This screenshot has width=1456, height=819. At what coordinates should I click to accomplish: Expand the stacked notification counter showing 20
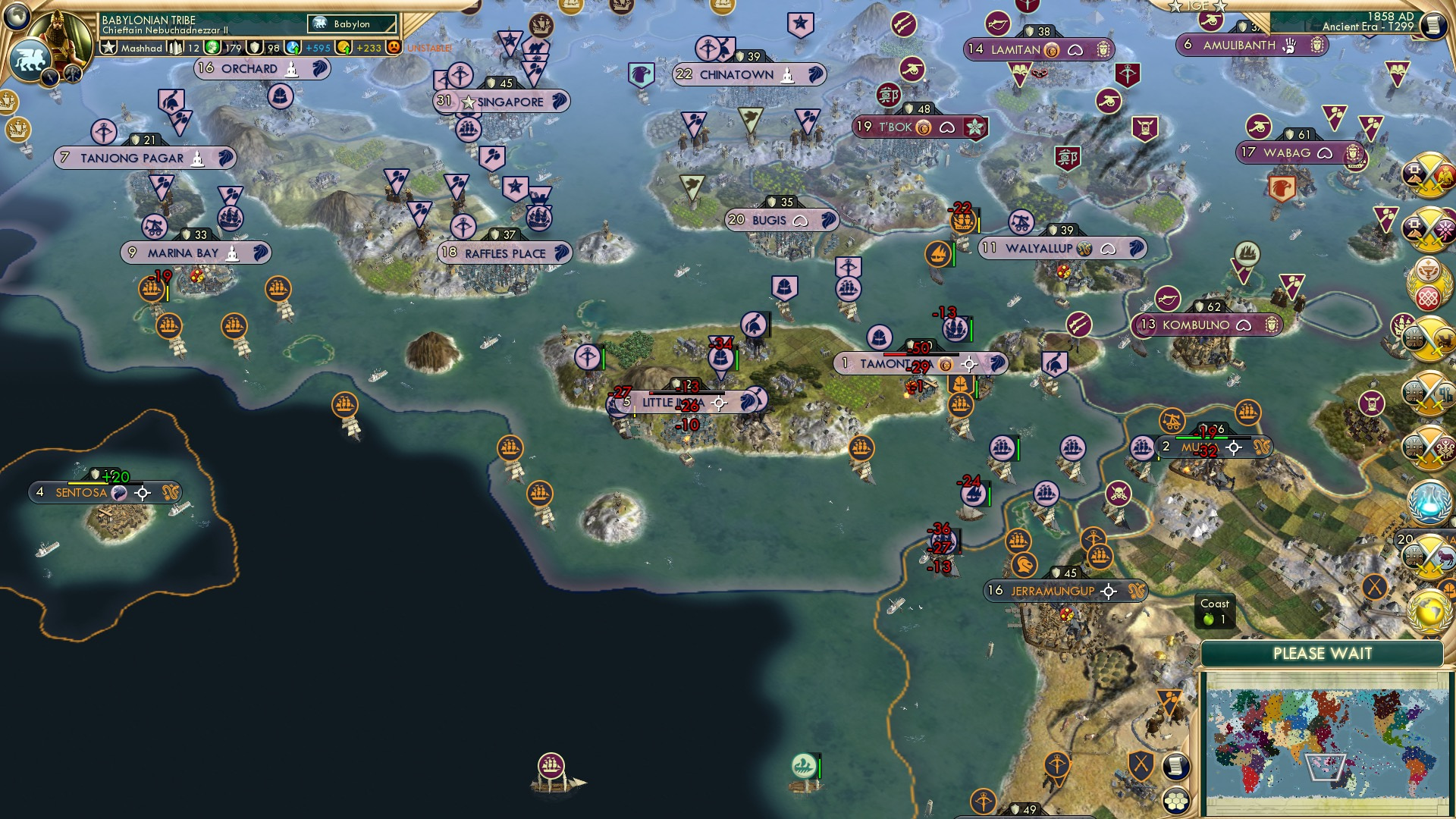[x=1407, y=541]
